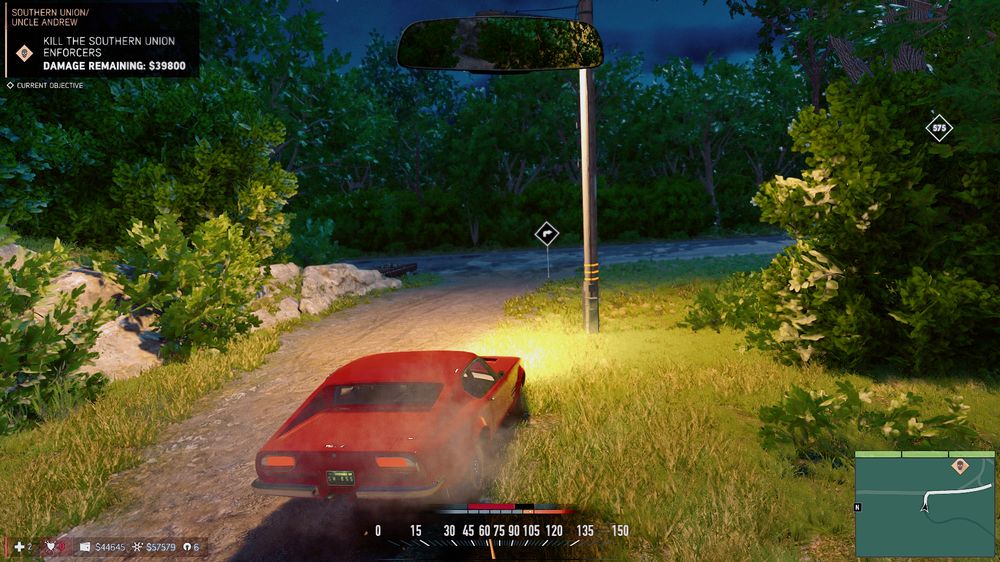Open the minimap
Image resolution: width=1000 pixels, height=562 pixels.
(924, 504)
